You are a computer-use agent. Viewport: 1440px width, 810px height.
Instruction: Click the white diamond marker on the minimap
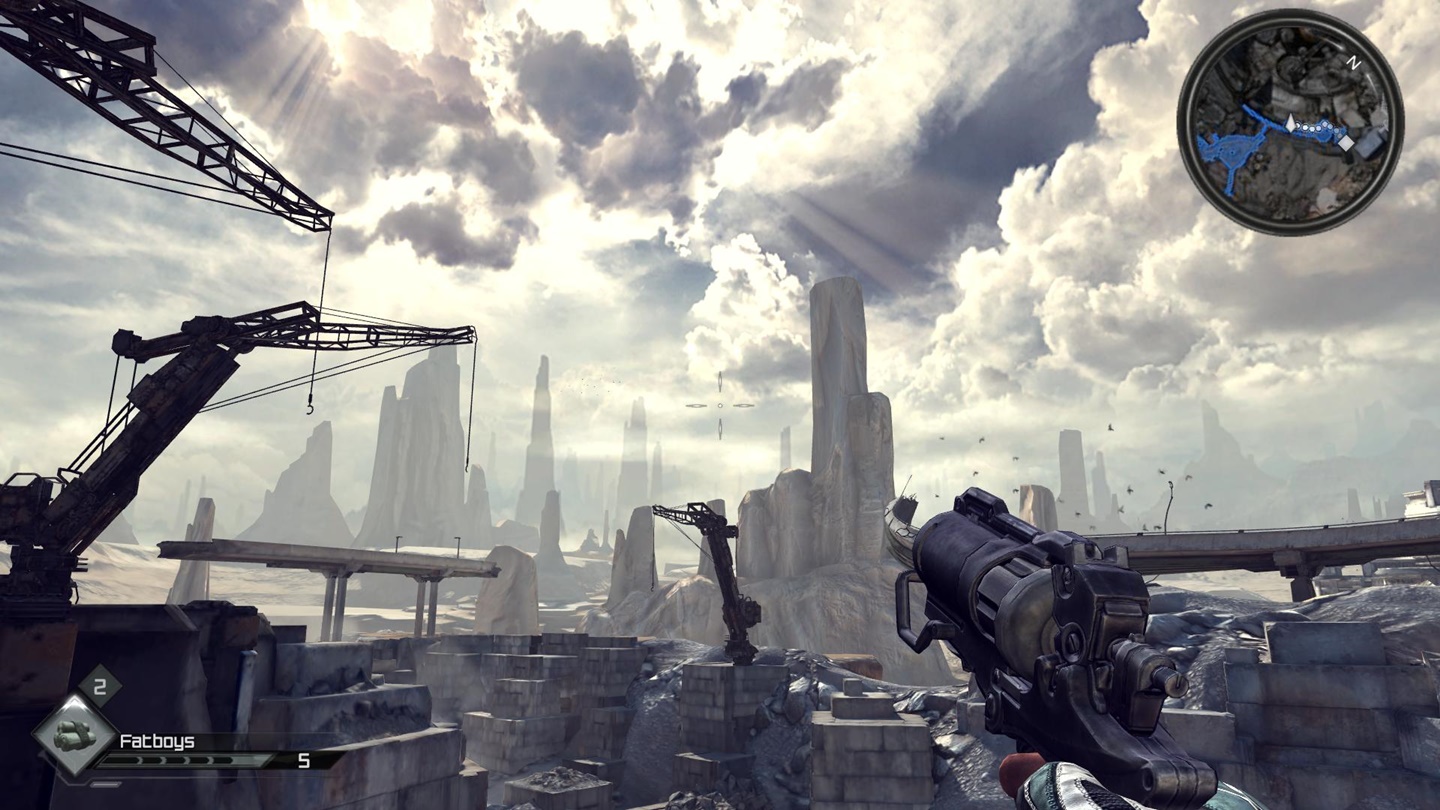coord(1346,144)
